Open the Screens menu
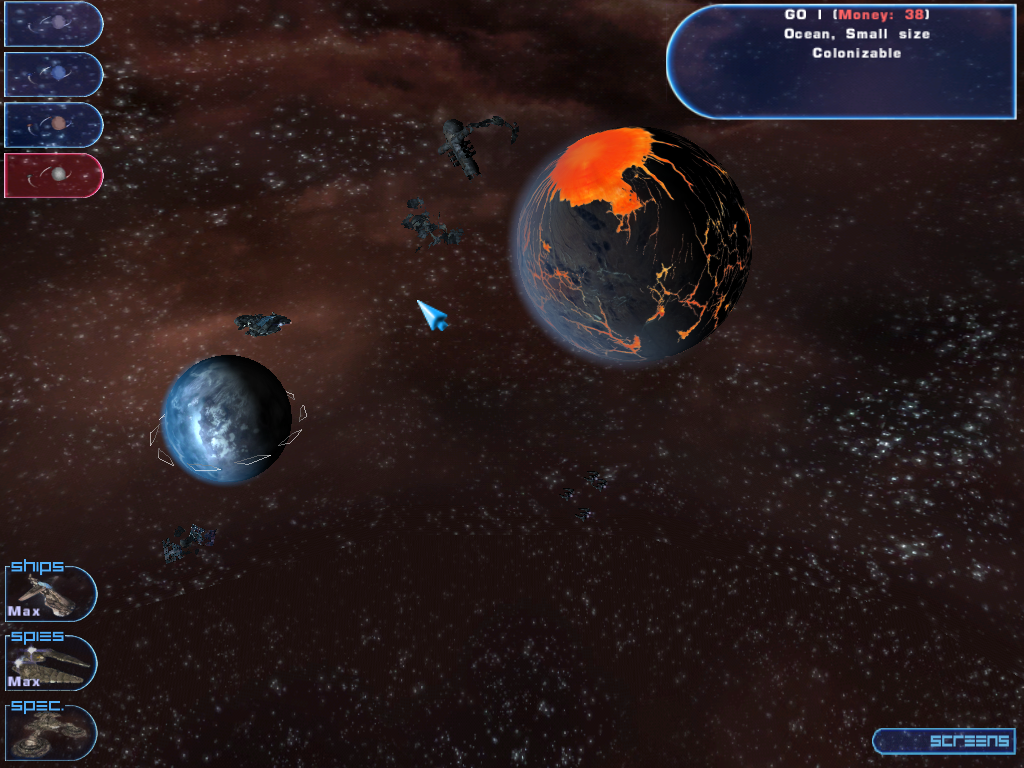This screenshot has height=768, width=1024. [943, 741]
